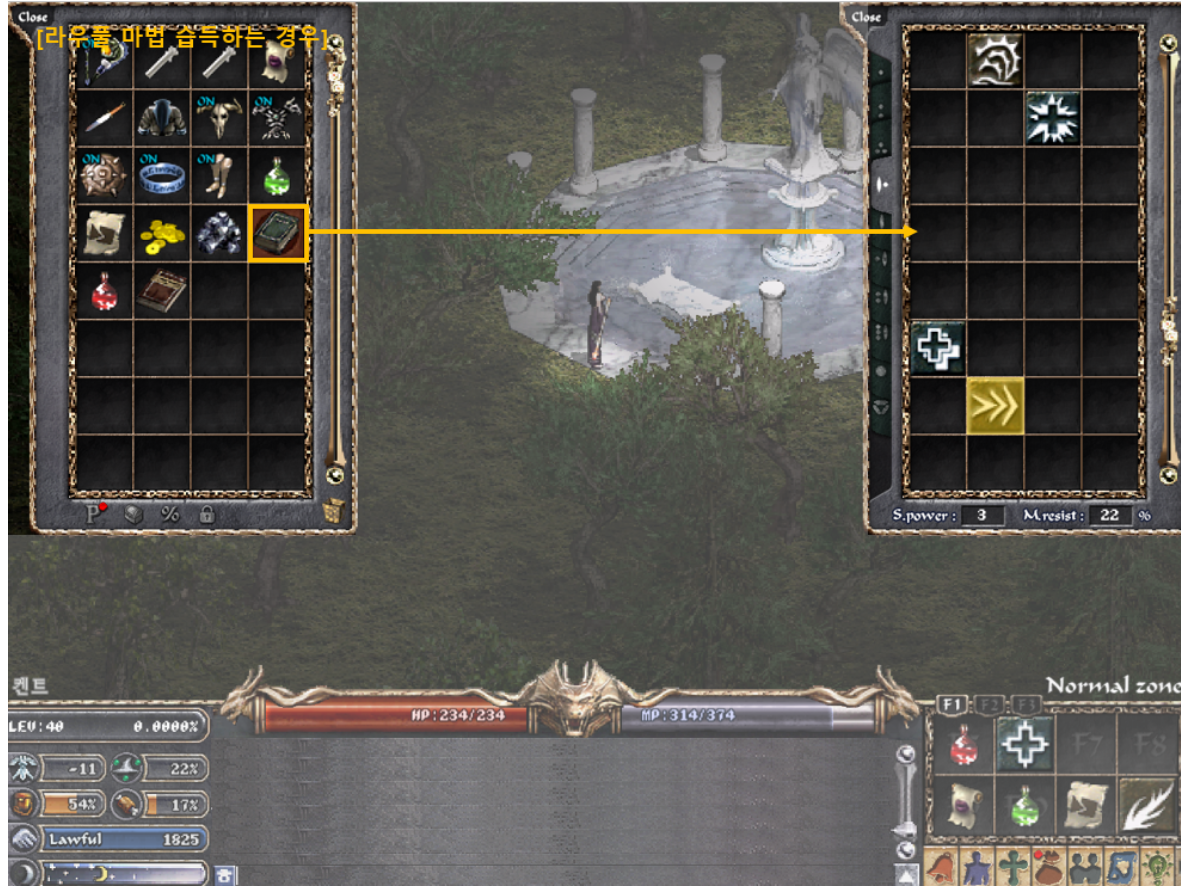The height and width of the screenshot is (886, 1181).
Task: Cast the yellow triple-arrow spell
Action: coord(996,406)
